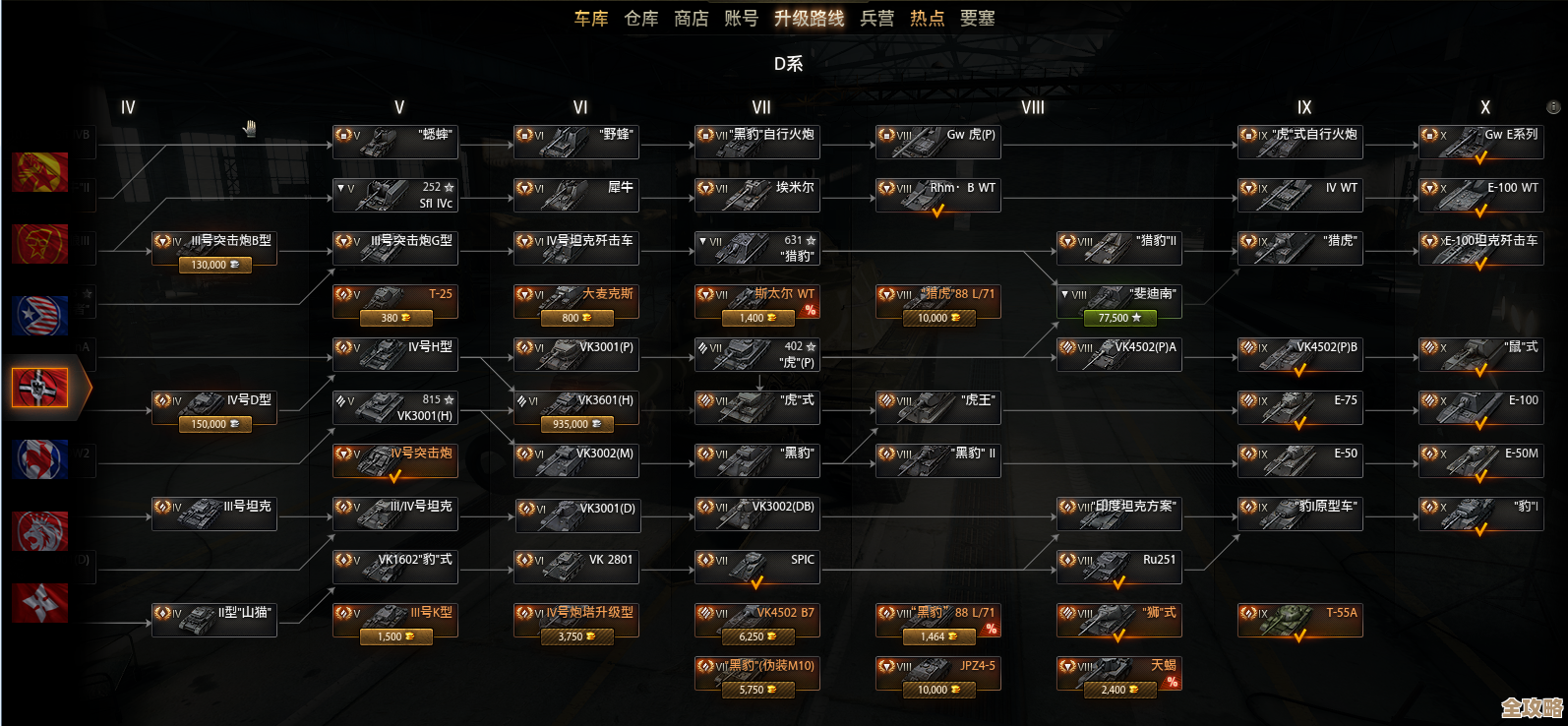The height and width of the screenshot is (726, 1568).
Task: Choose the 埃米尔 tank destroyer node
Action: click(756, 194)
